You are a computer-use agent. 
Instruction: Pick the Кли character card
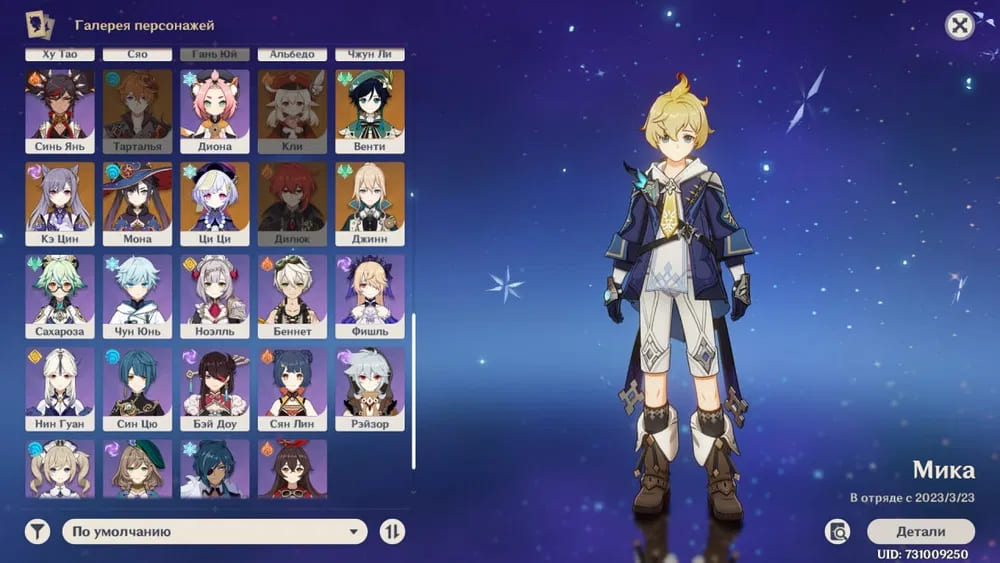pos(292,110)
